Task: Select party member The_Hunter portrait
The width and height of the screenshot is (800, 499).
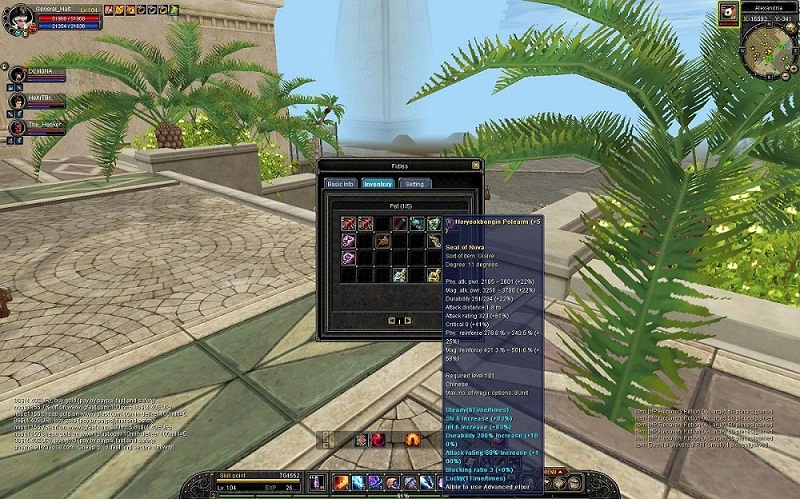Action: pyautogui.click(x=17, y=127)
